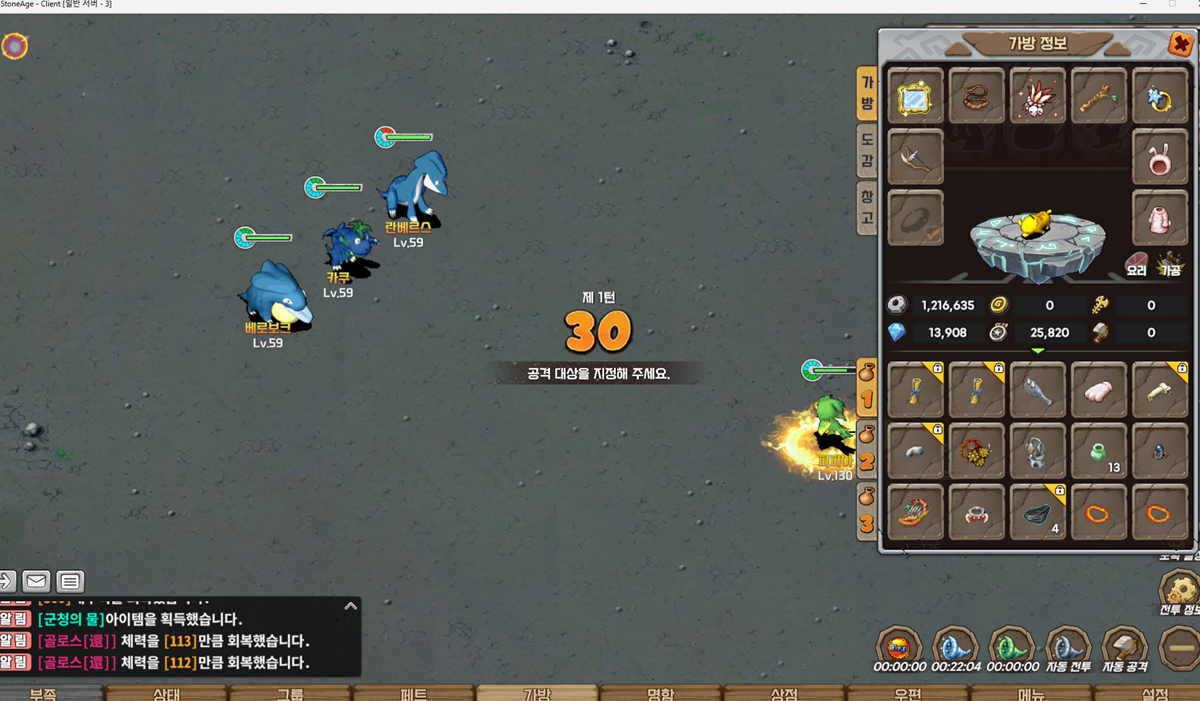Open the 상점 shop menu
Viewport: 1200px width, 701px height.
[783, 693]
